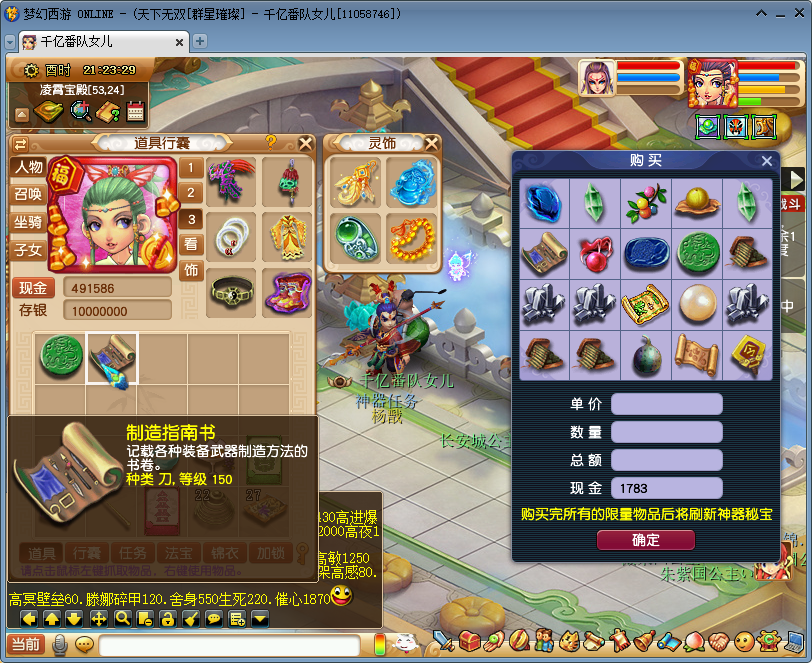Click the 数量 quantity input field
The image size is (812, 663).
(x=666, y=432)
